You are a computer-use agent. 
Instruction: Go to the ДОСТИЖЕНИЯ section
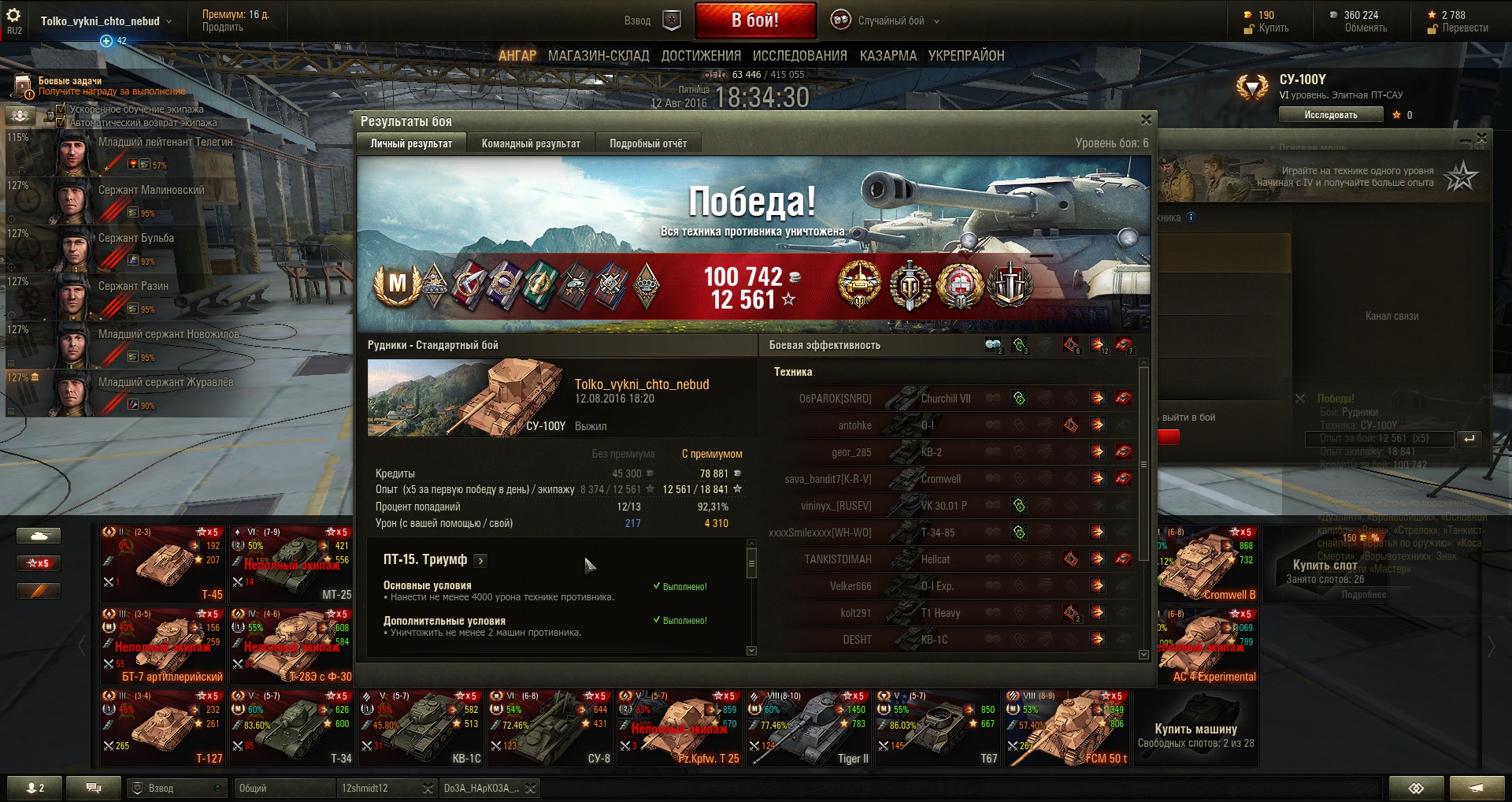(x=701, y=56)
